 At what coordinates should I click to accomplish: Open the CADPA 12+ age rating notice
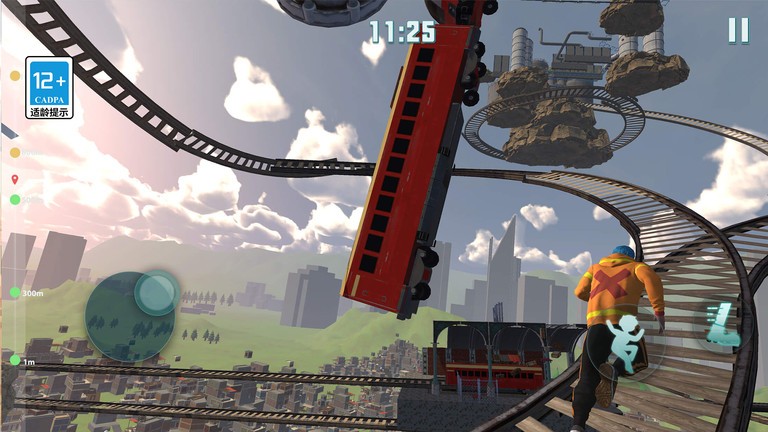pos(49,87)
